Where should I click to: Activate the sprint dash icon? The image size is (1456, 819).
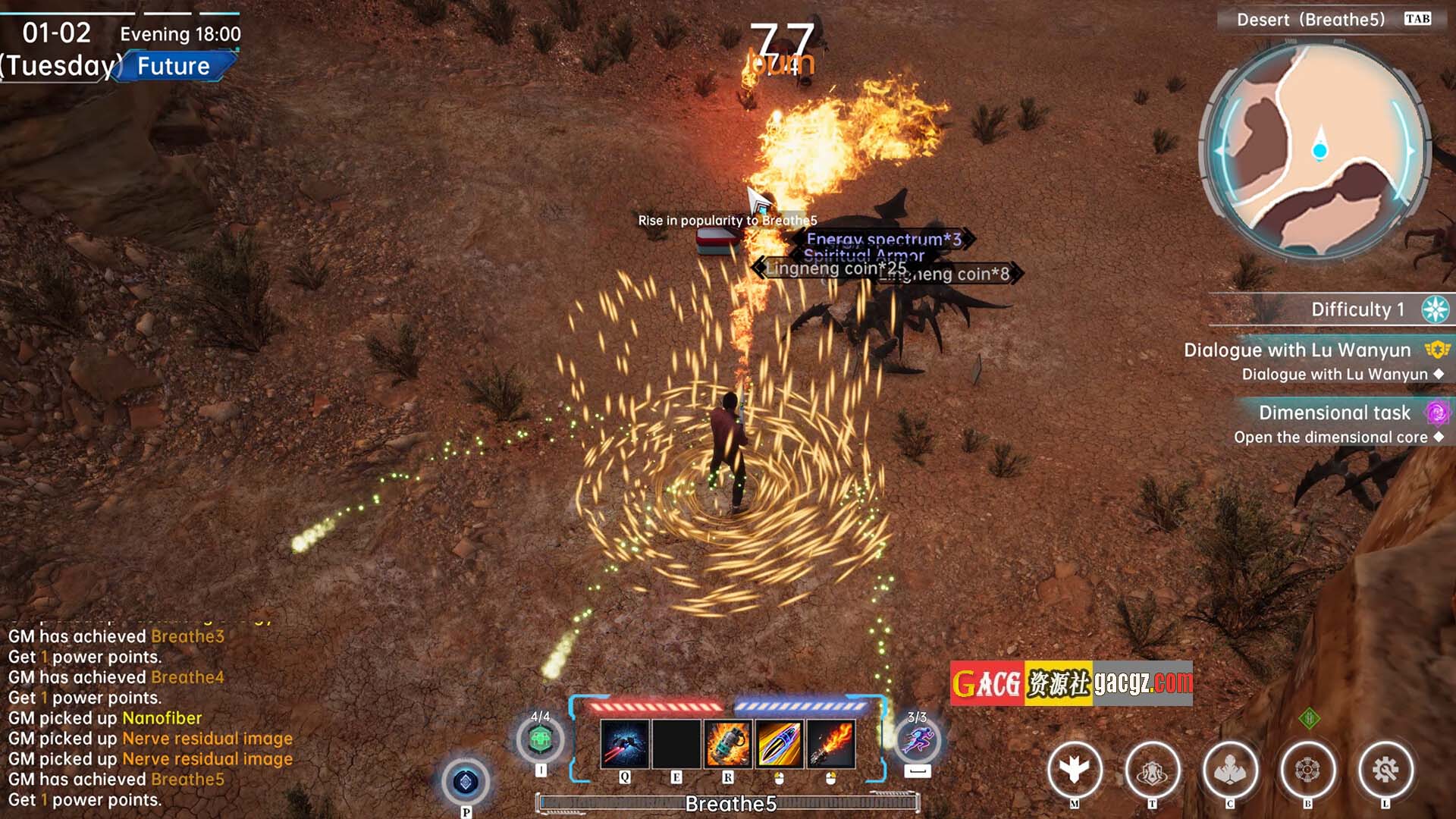point(918,739)
